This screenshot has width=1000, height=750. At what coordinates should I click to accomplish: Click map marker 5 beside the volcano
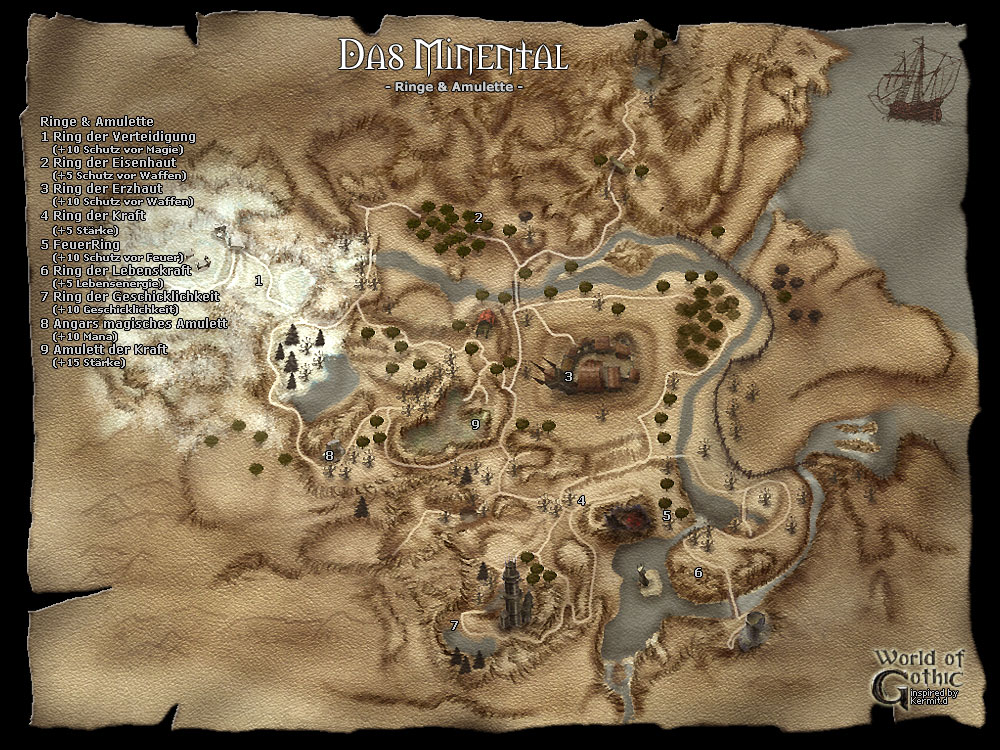667,515
